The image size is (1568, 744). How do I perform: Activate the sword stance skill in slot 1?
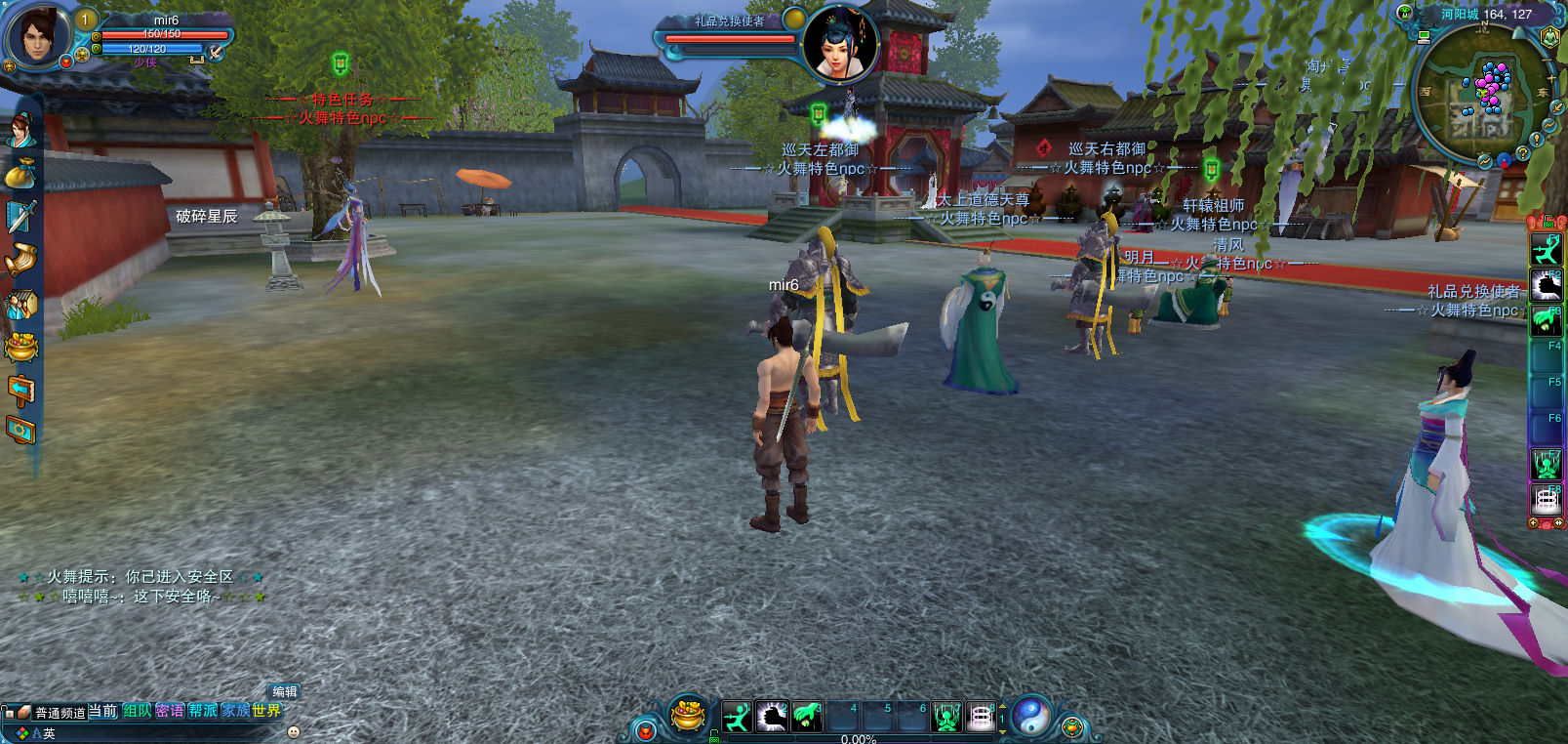pyautogui.click(x=738, y=718)
